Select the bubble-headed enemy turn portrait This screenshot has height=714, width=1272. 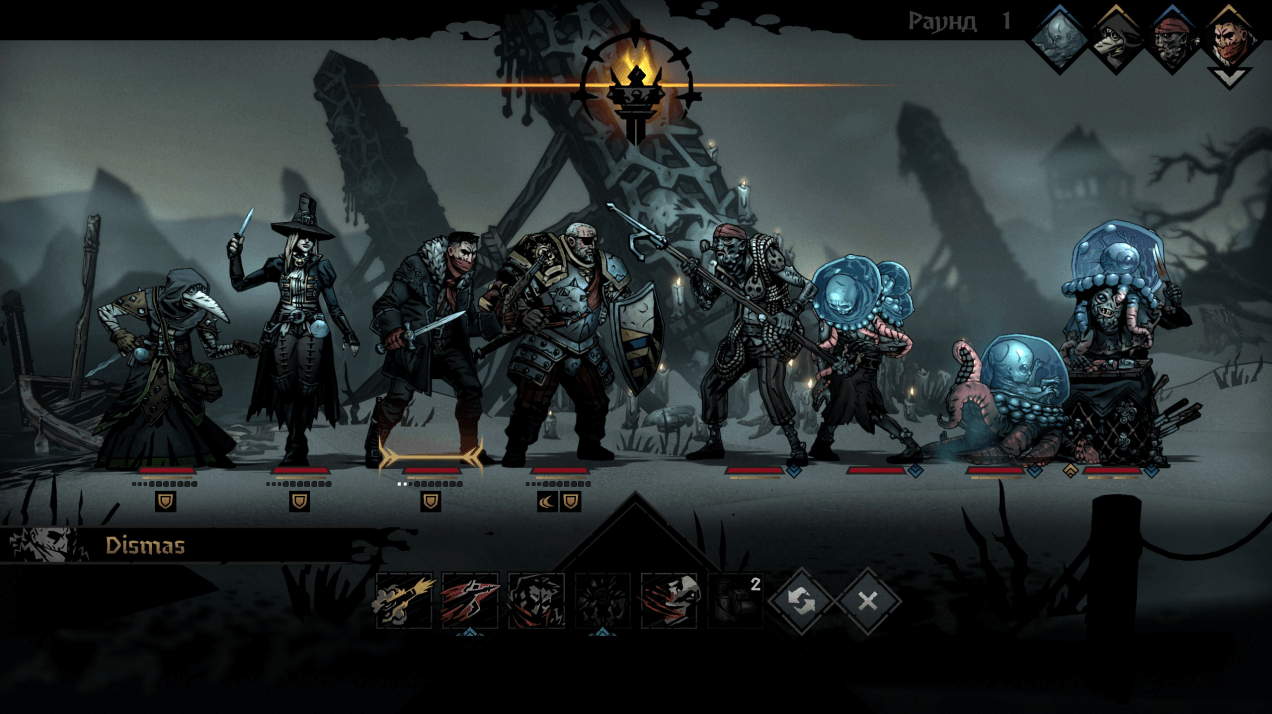(x=1058, y=40)
